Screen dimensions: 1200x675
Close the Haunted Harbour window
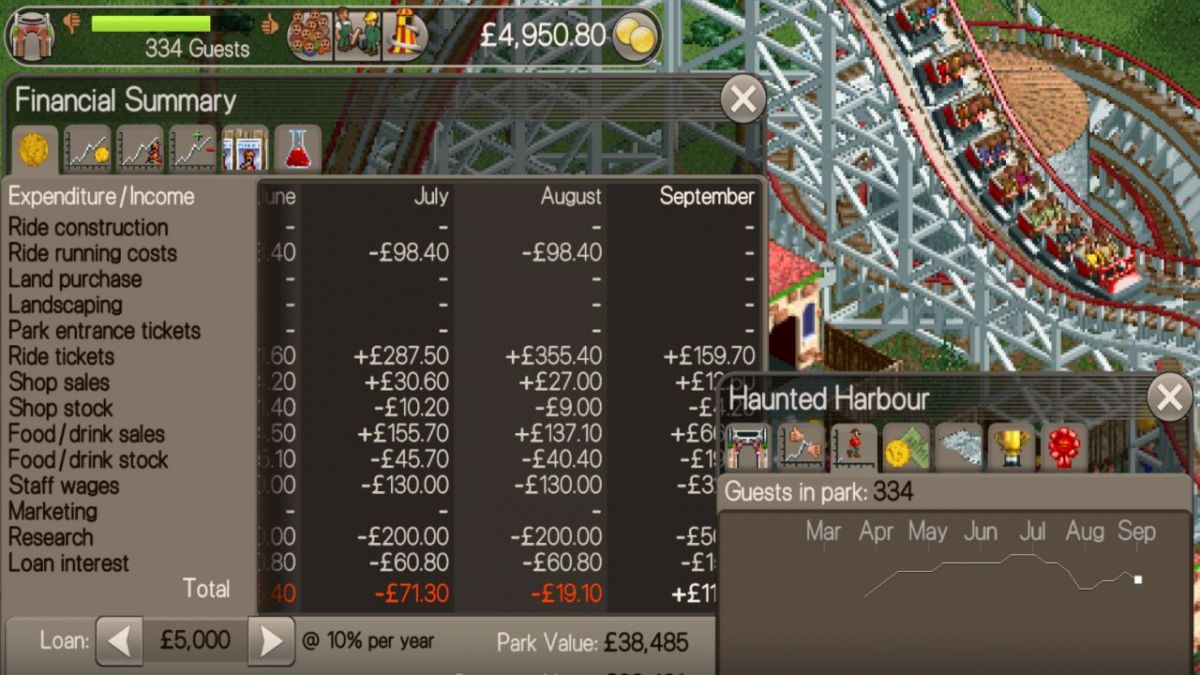click(1169, 398)
